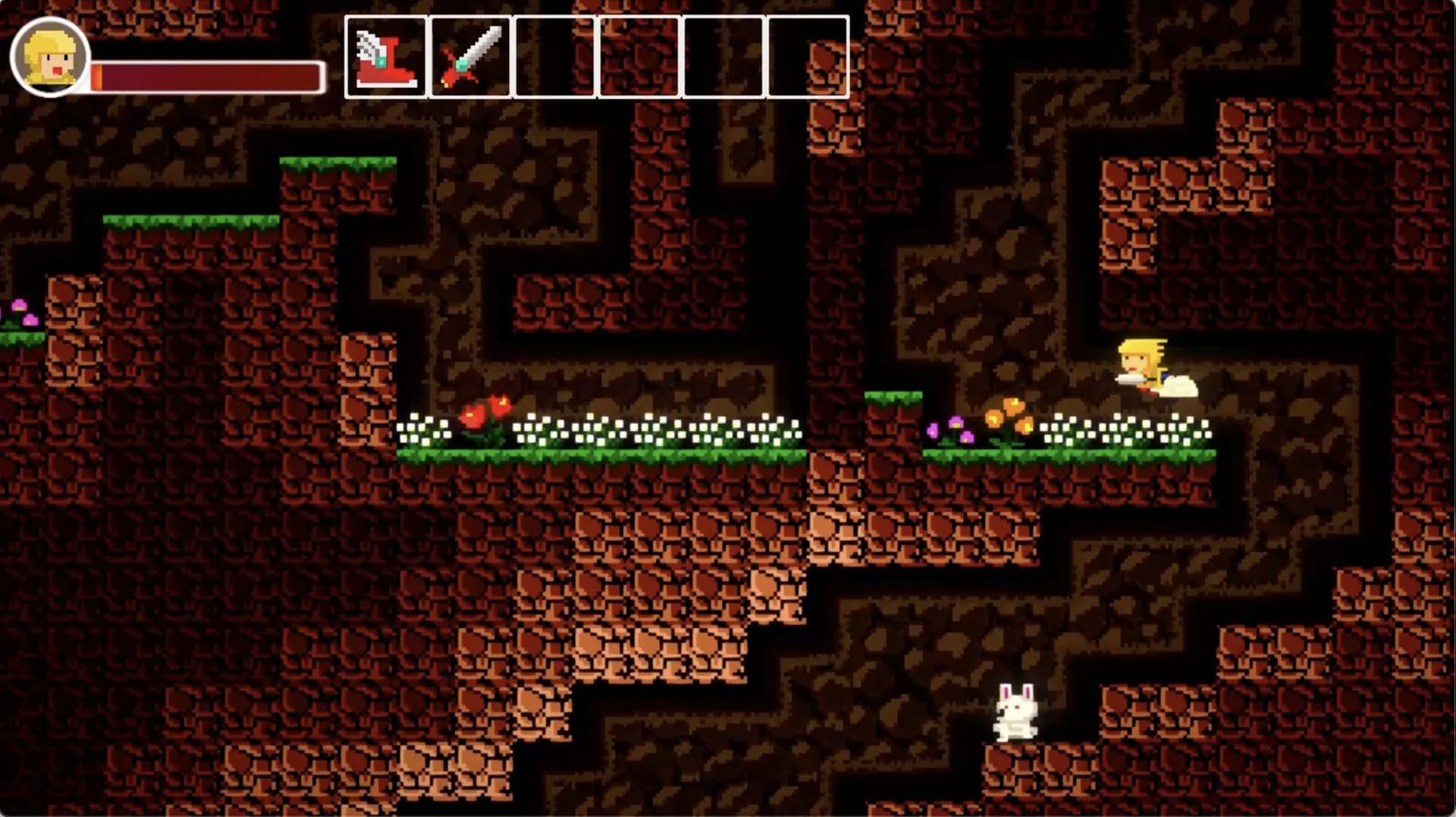Select the winged boots inventory icon
The height and width of the screenshot is (817, 1456).
tap(385, 55)
